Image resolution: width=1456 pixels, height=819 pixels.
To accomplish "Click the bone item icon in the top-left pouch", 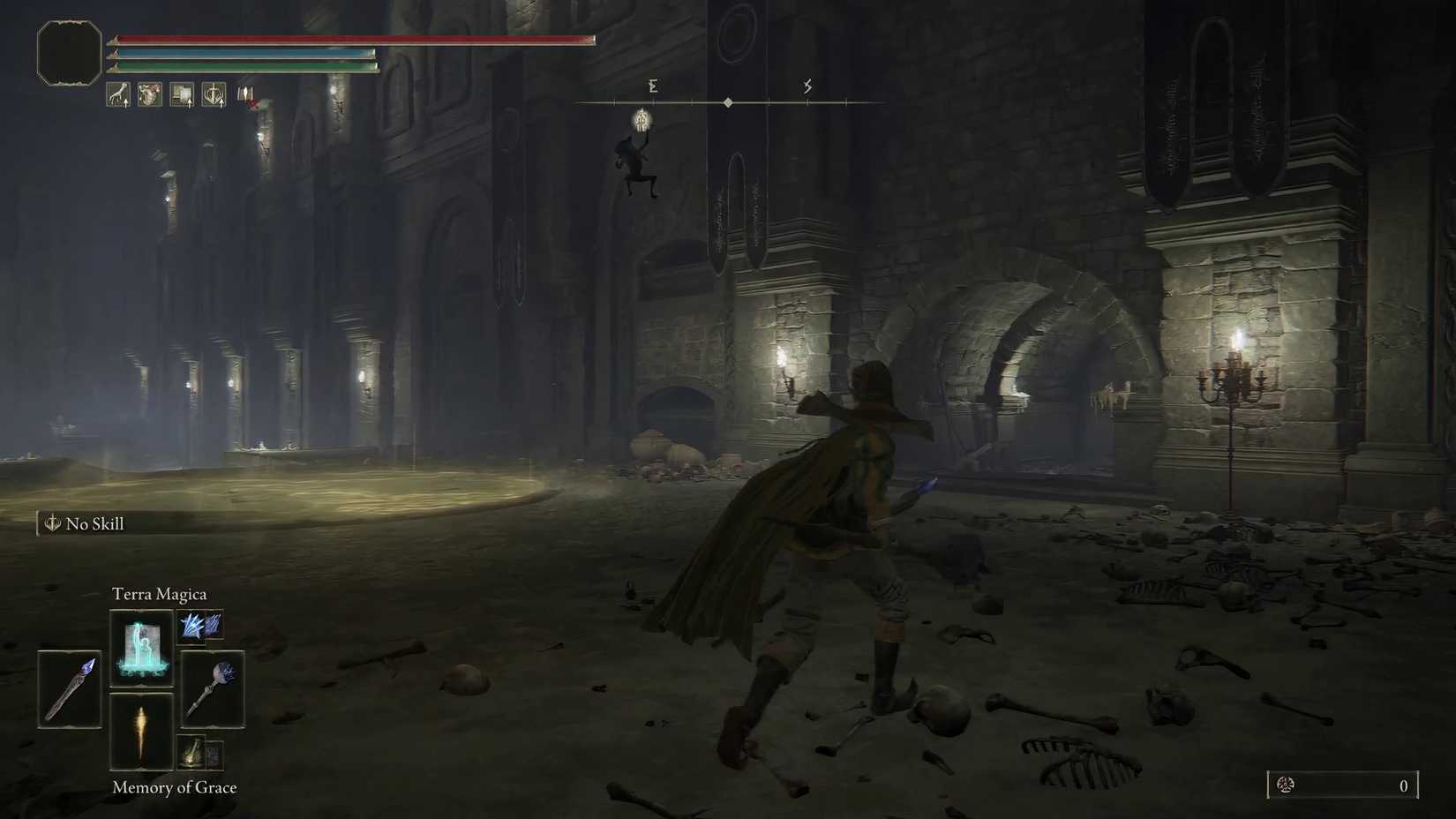I will point(118,94).
